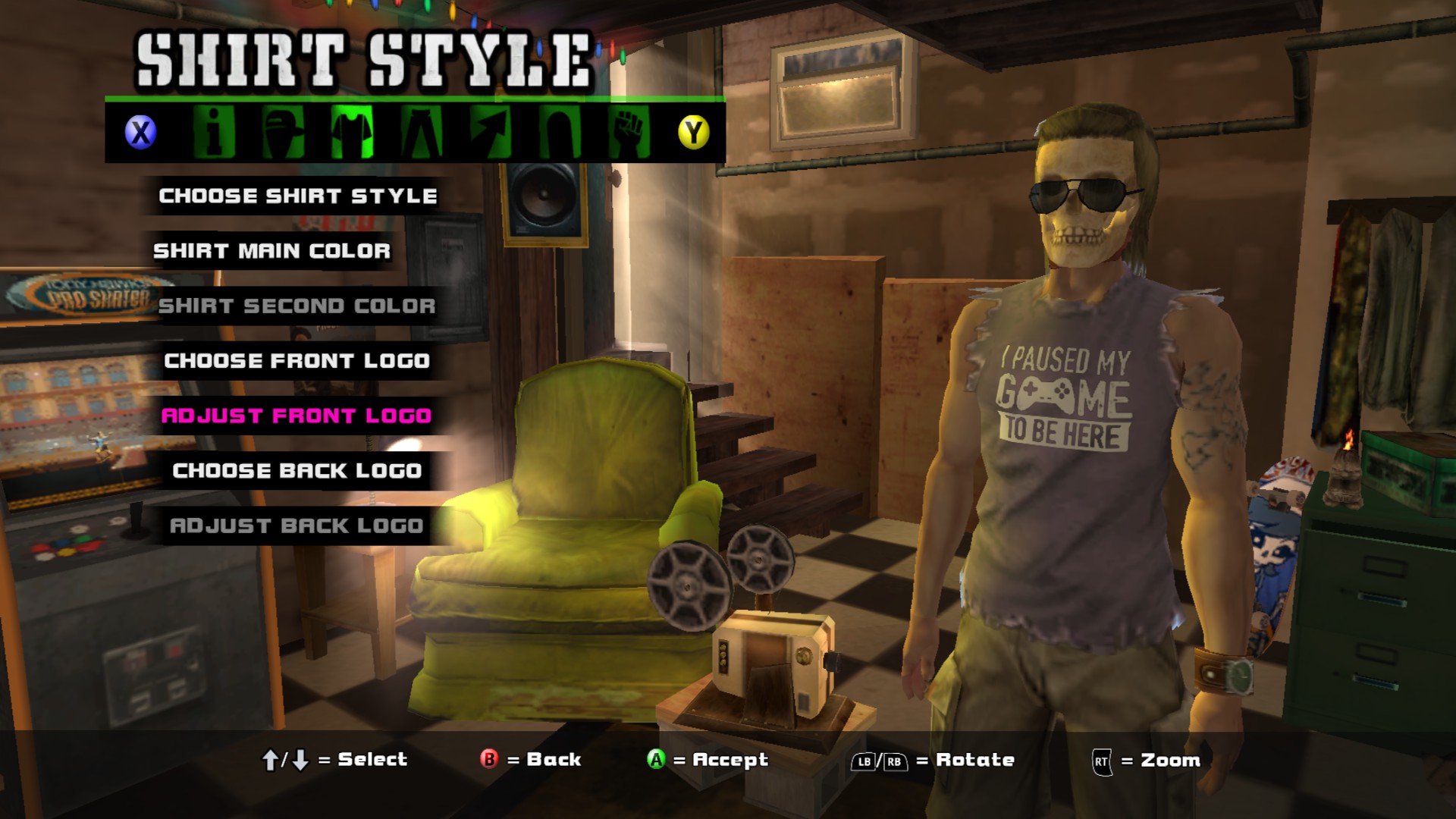Open the arch-shaped icon category tab
1456x819 pixels.
pos(560,133)
